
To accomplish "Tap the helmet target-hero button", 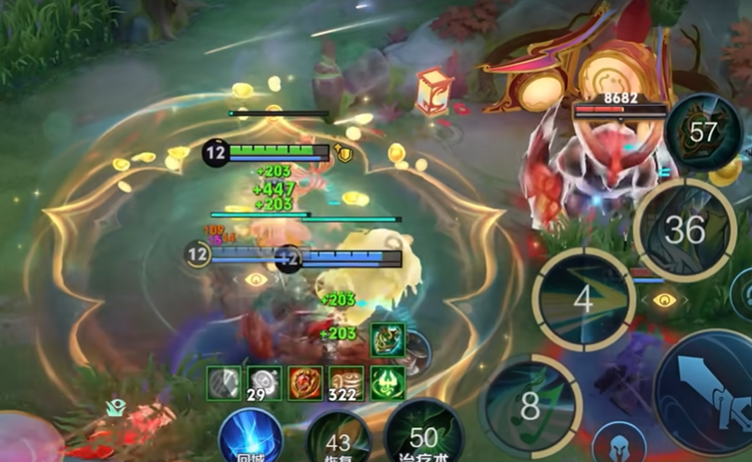I will [618, 442].
